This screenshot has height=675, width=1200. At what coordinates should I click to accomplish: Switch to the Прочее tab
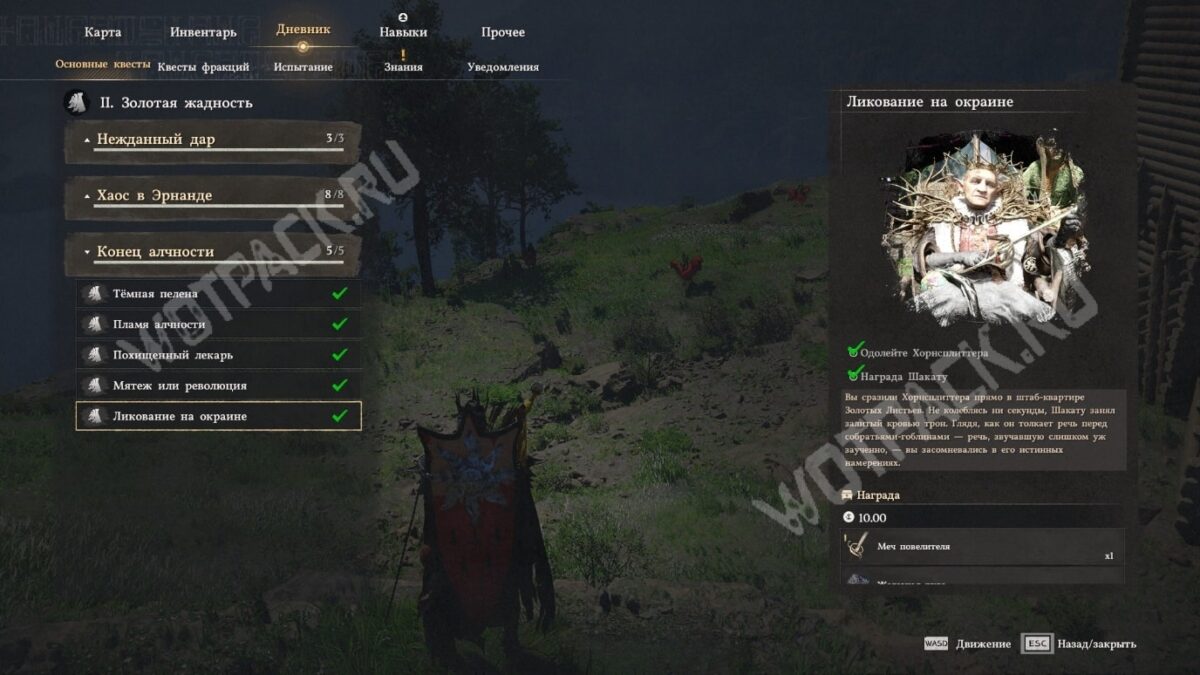503,32
